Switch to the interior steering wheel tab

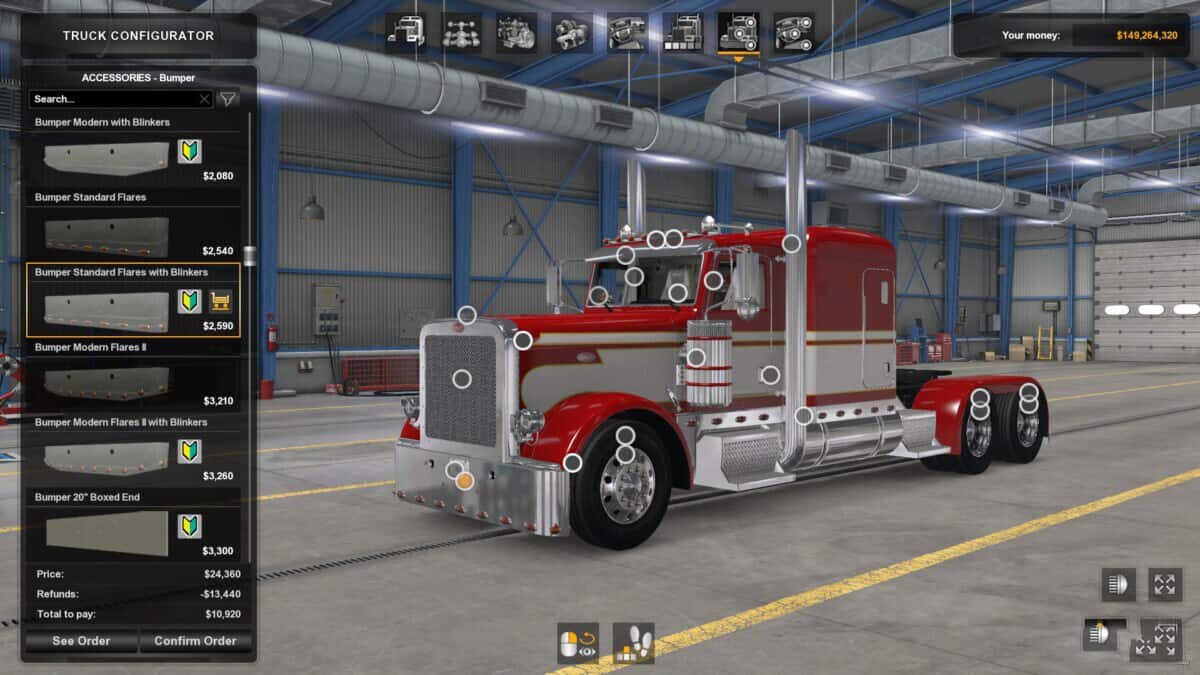pos(627,33)
